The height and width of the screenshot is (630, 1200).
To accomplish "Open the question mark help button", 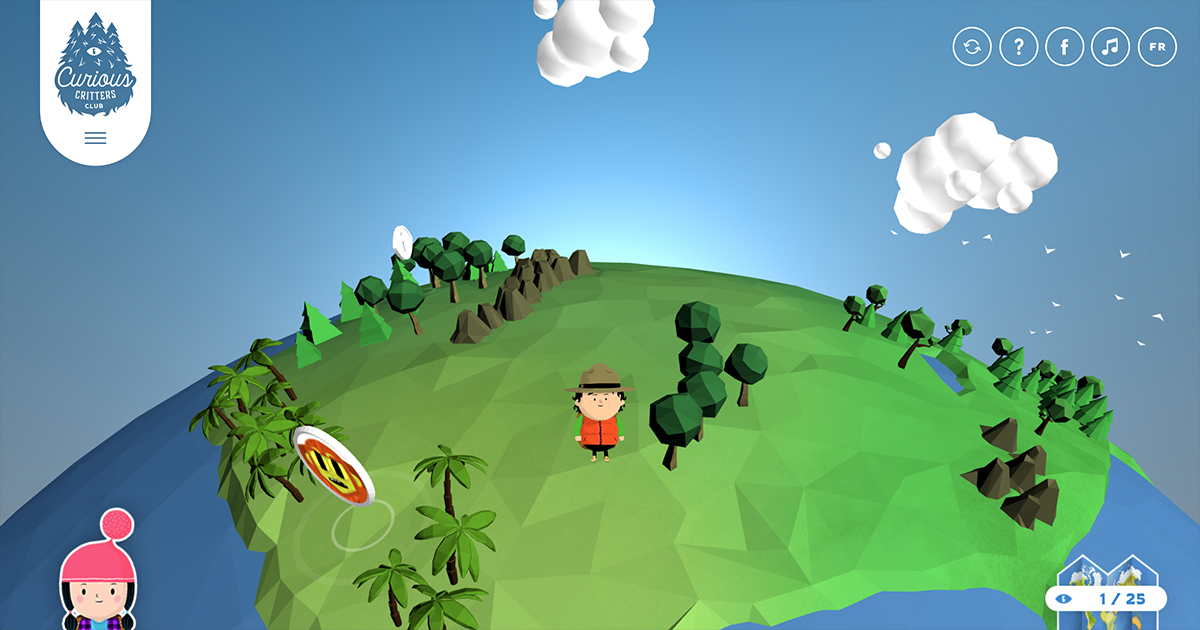I will [x=1018, y=47].
